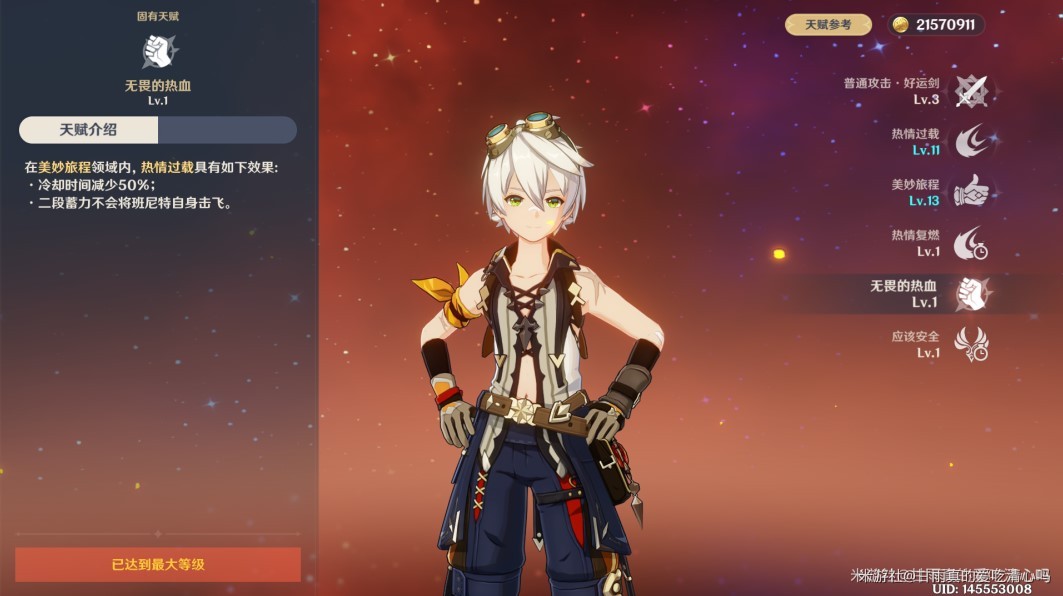Switch to the 天赋介绍 tab

[89, 130]
